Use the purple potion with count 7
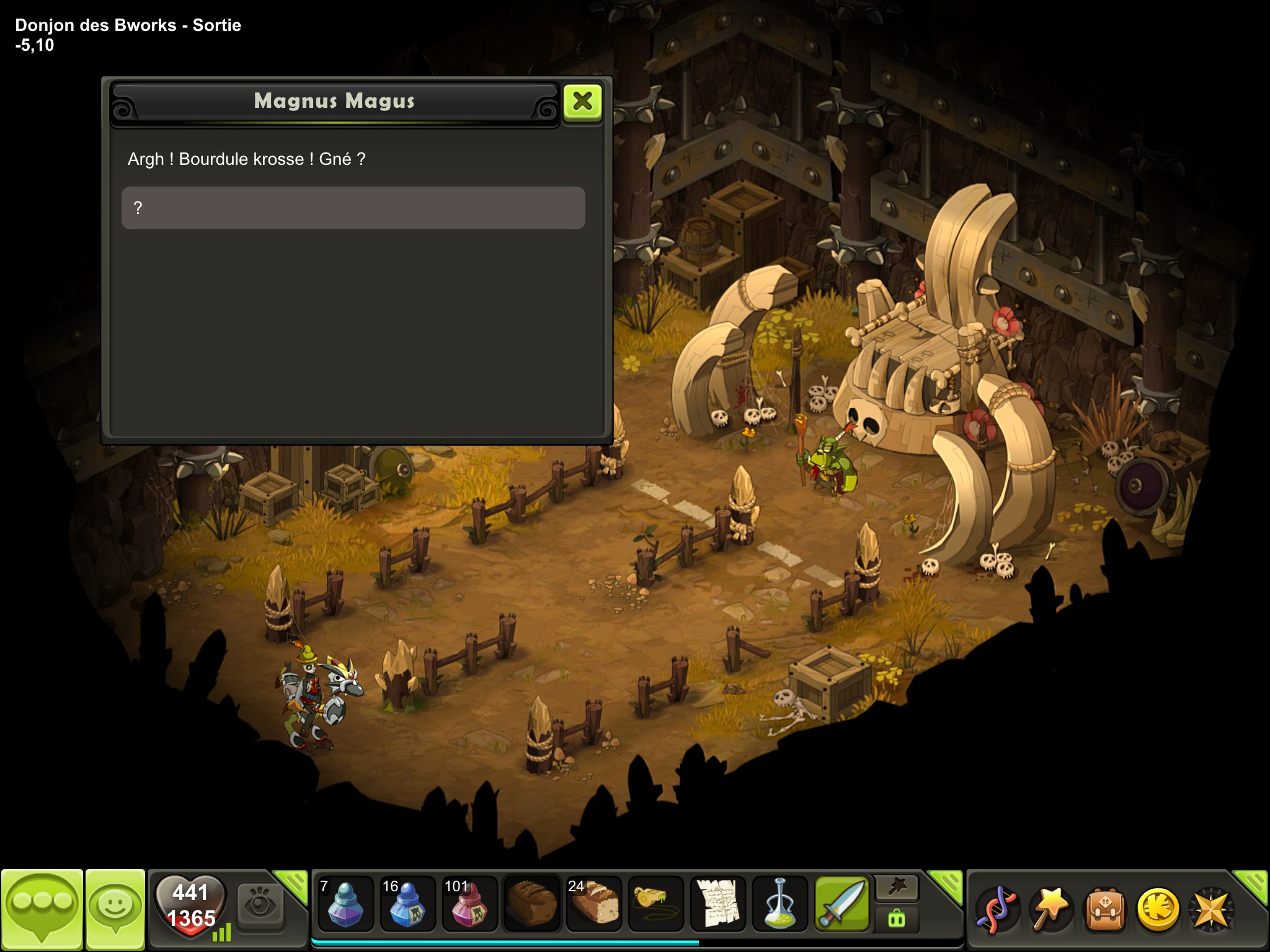This screenshot has width=1270, height=952. tap(345, 904)
